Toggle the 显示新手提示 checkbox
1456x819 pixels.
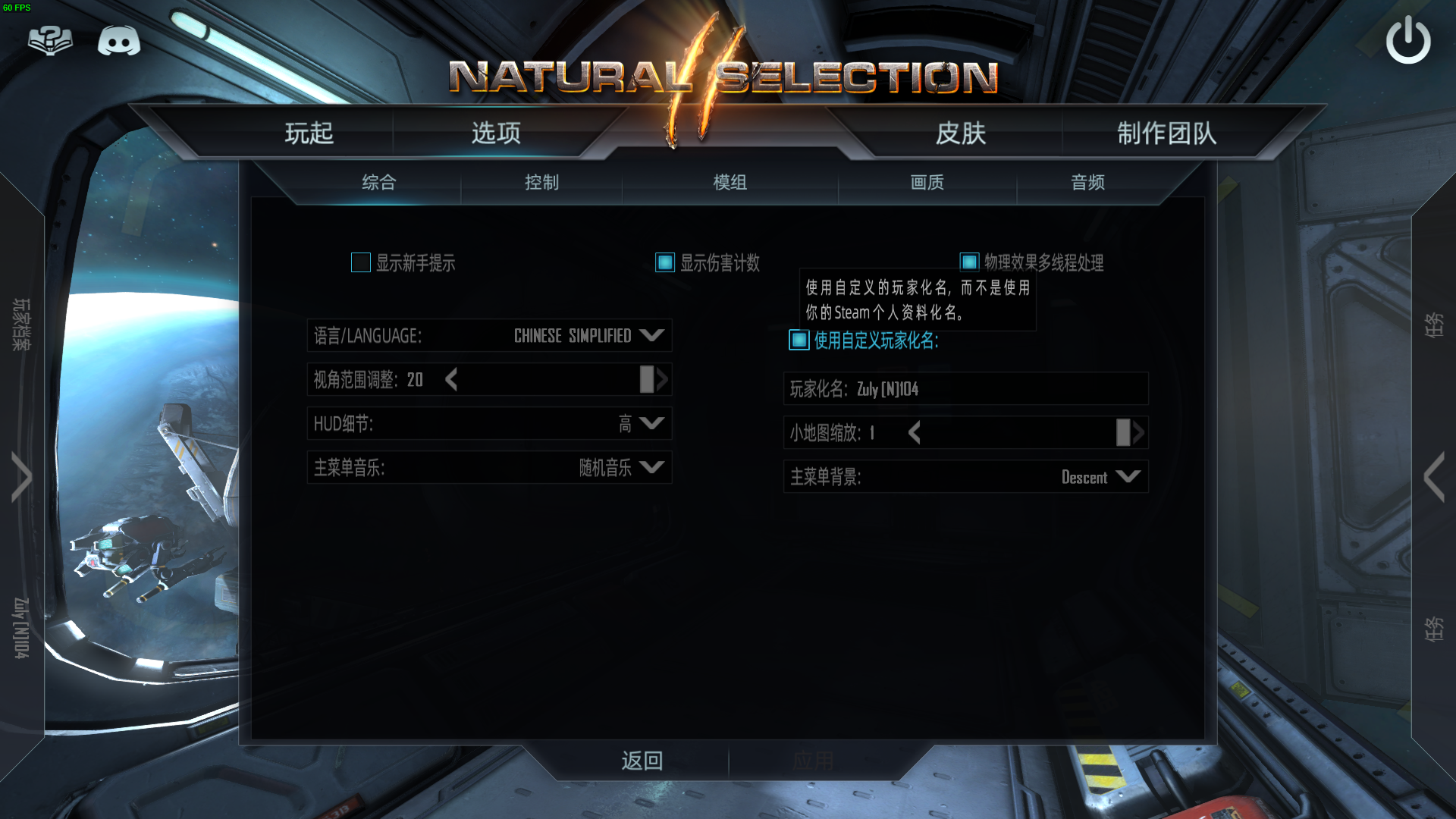point(361,263)
